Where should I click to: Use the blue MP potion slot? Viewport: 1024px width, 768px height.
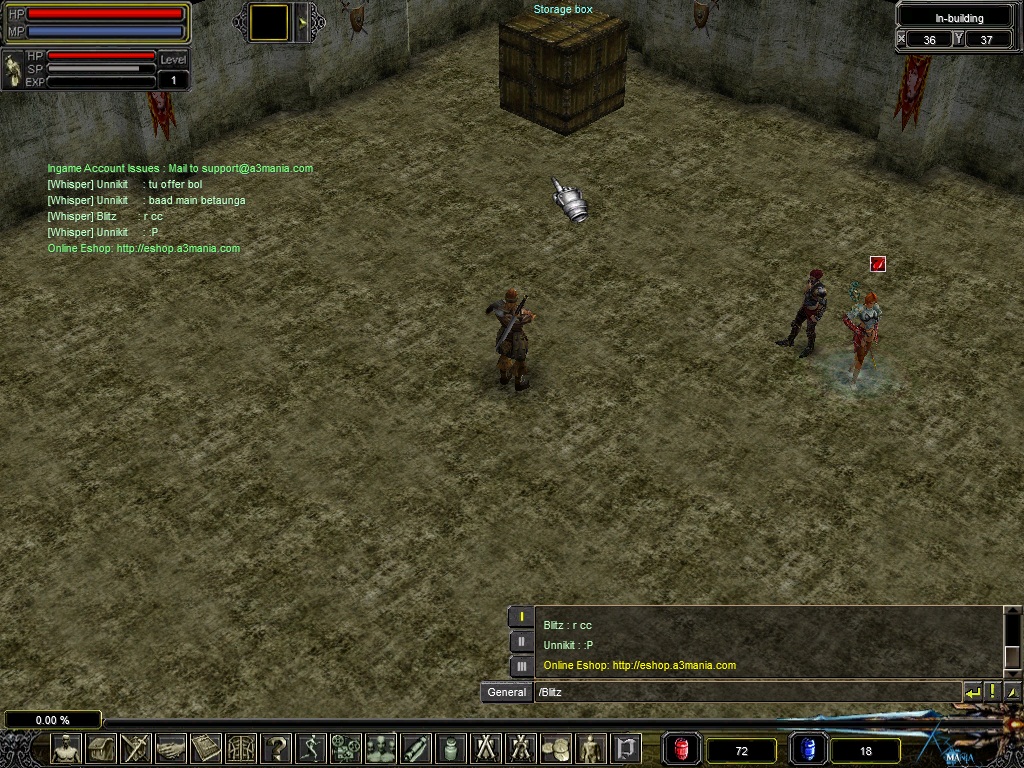[807, 749]
